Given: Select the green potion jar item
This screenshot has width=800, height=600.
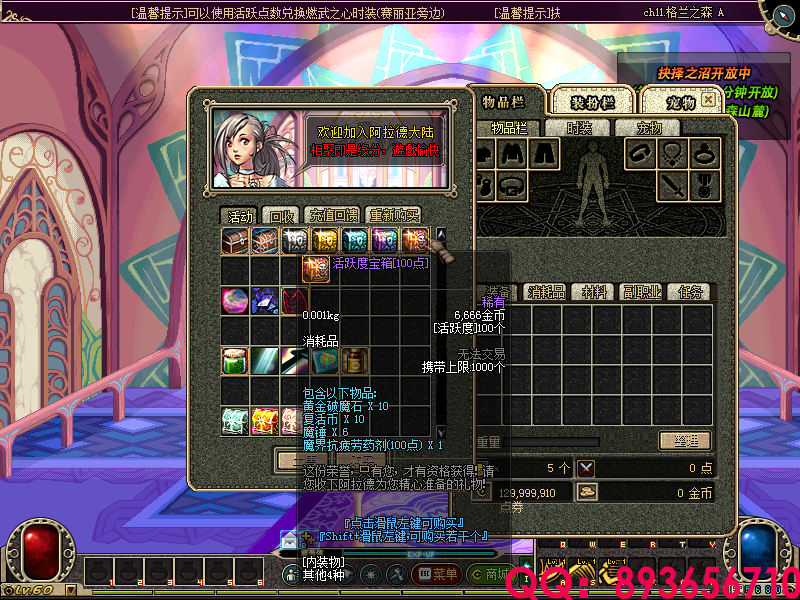Looking at the screenshot, I should tap(235, 360).
